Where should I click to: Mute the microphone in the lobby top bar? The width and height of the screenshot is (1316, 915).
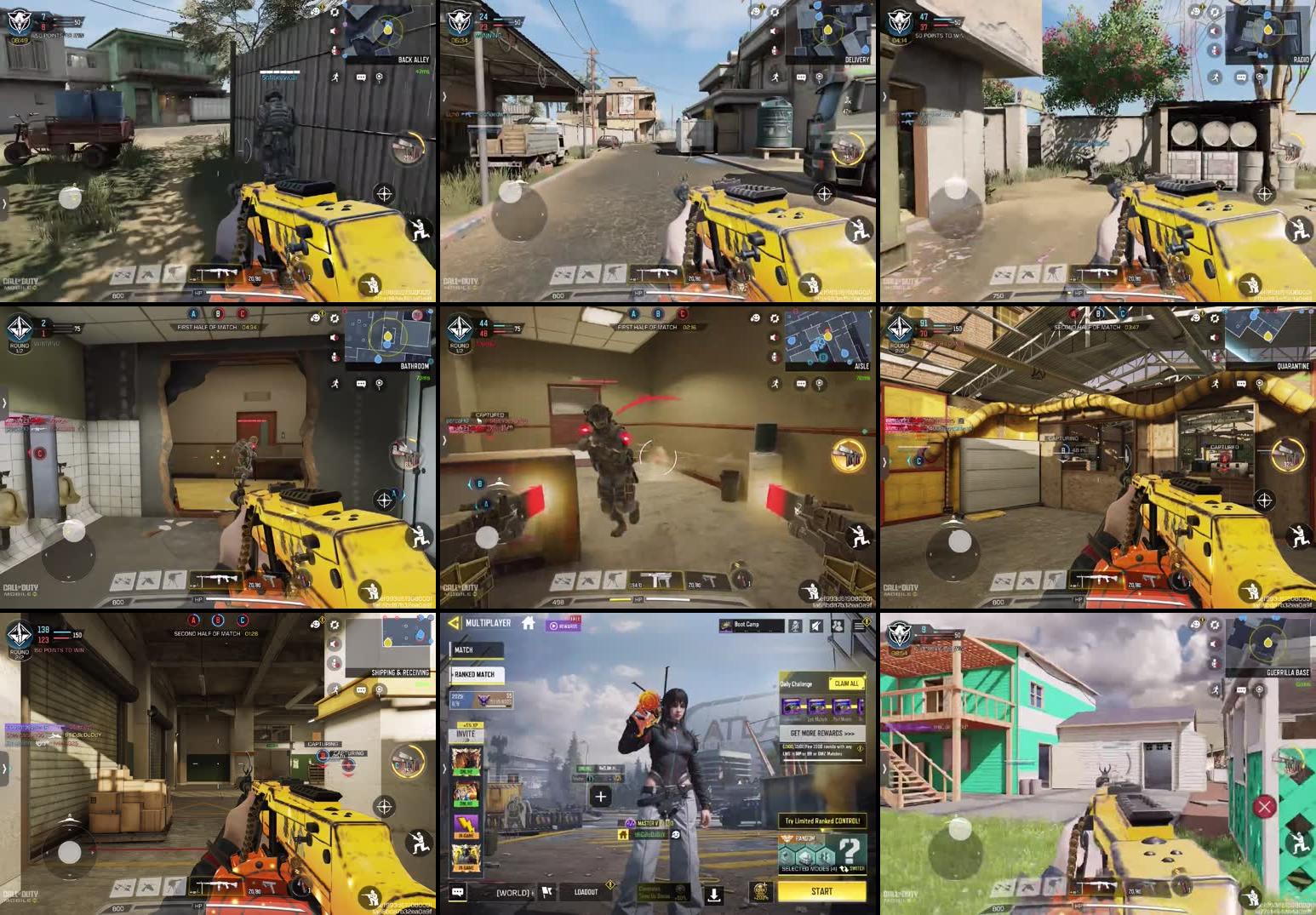click(x=795, y=624)
